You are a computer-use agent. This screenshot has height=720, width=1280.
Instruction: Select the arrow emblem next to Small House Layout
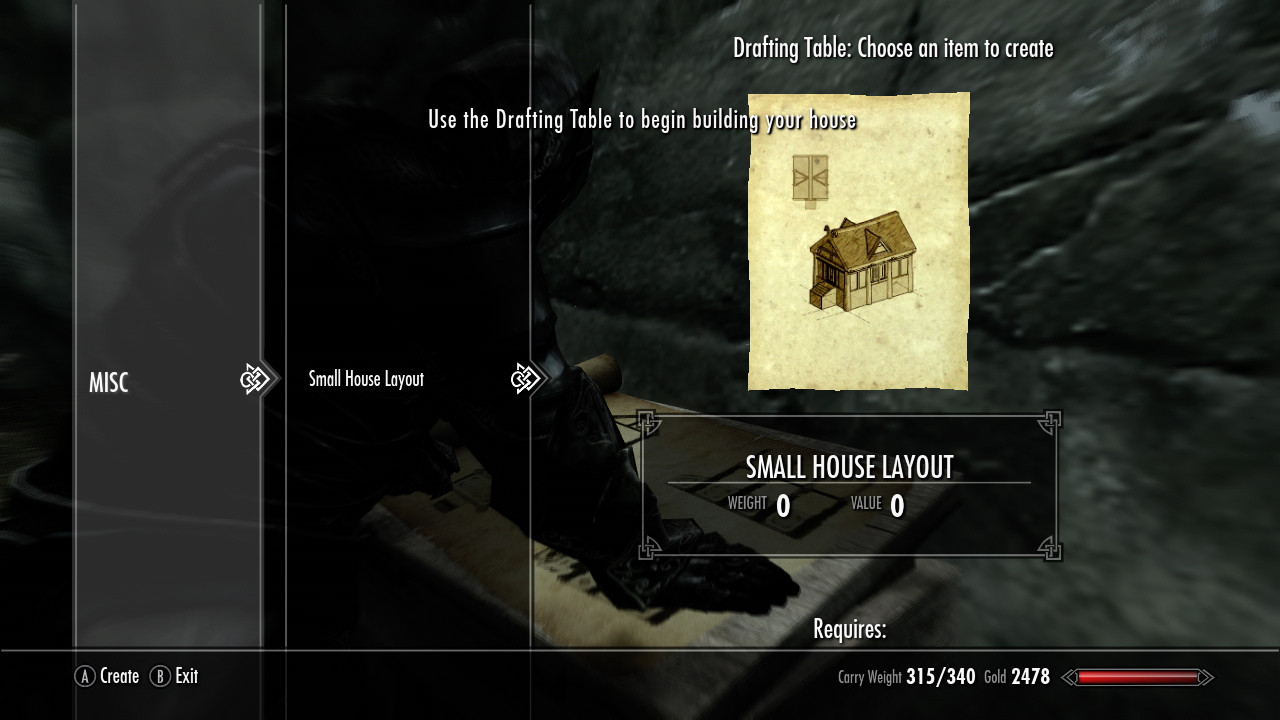coord(525,379)
